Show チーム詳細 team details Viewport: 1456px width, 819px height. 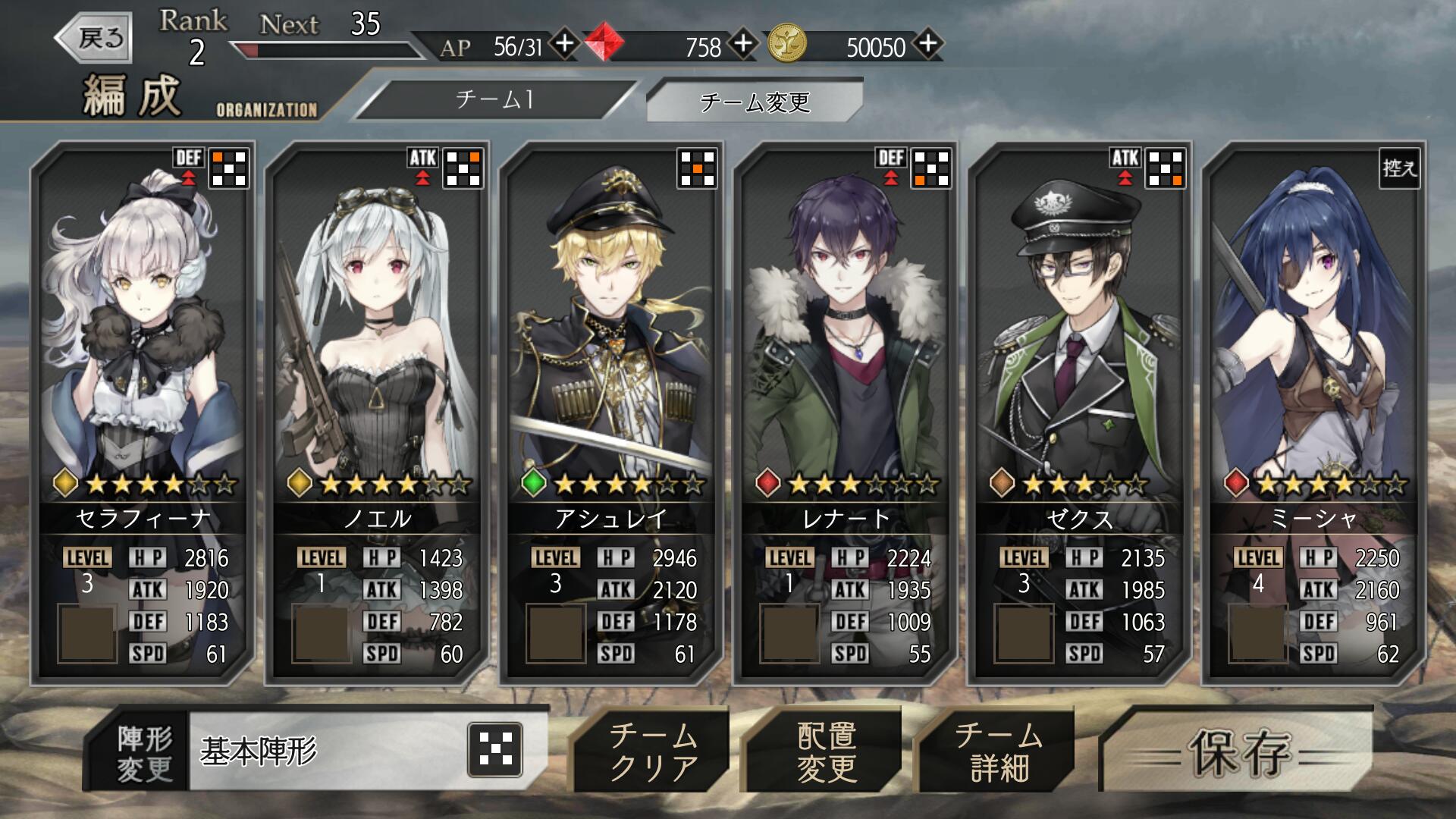click(998, 752)
